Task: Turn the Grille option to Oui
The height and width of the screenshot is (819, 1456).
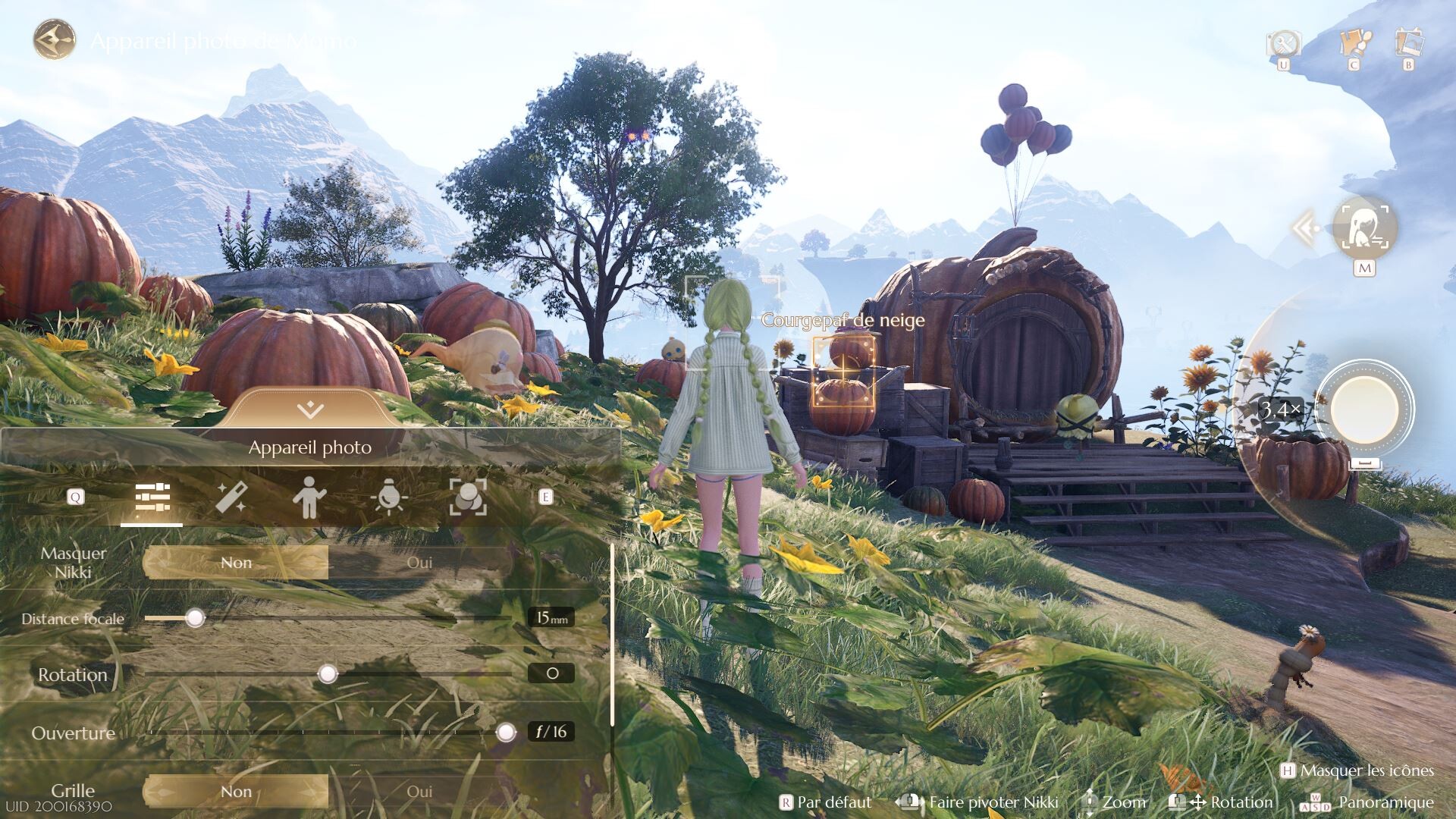Action: [x=419, y=792]
